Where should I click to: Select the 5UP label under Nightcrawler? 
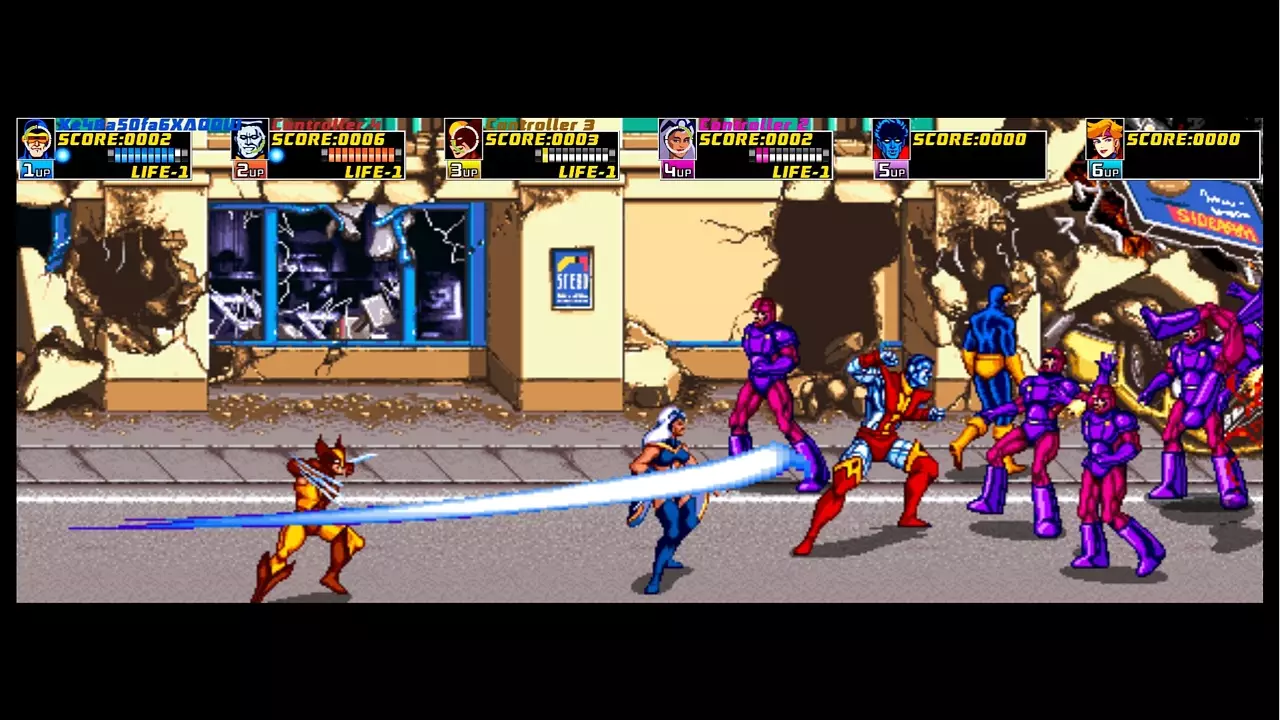tap(890, 172)
